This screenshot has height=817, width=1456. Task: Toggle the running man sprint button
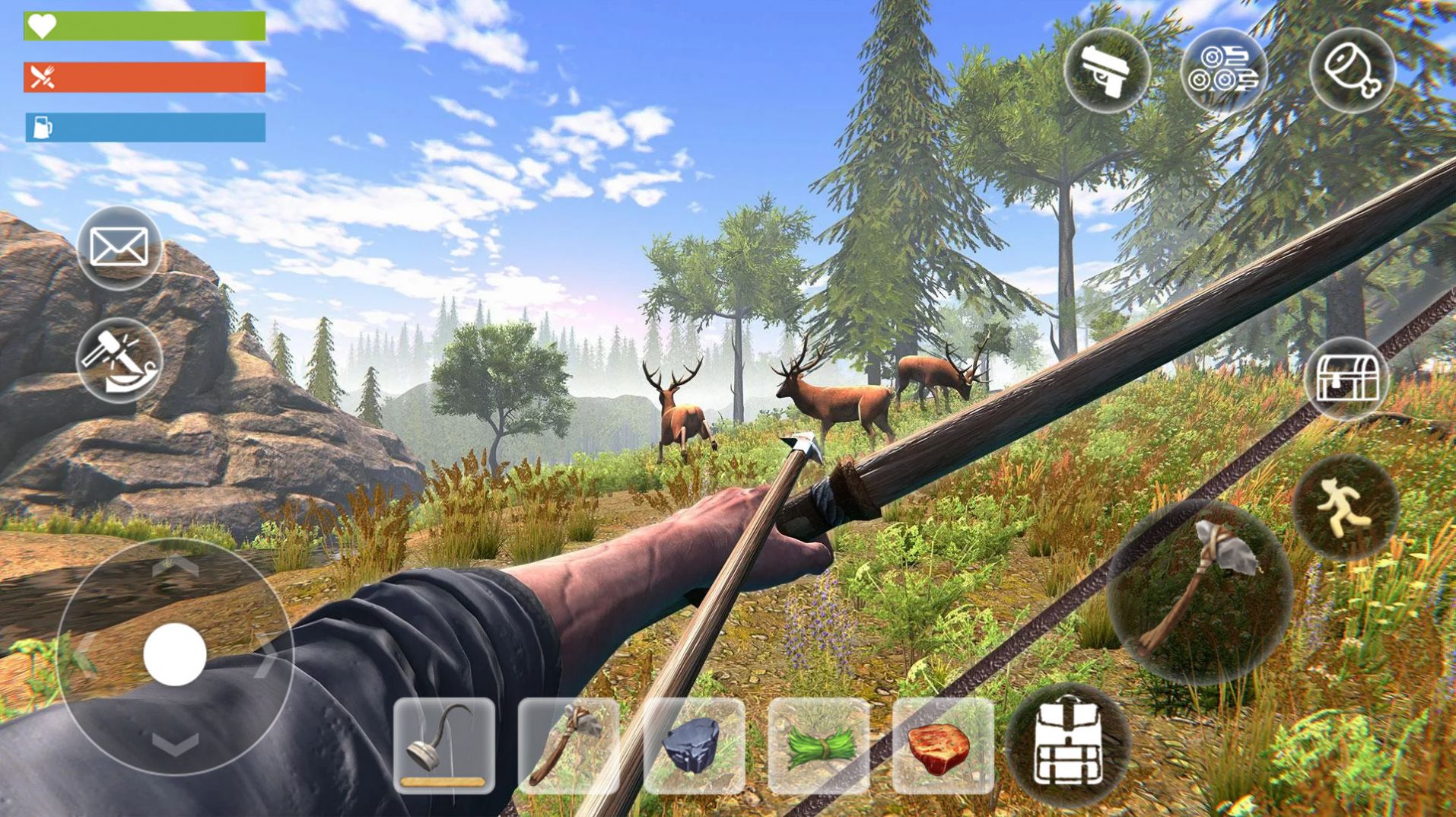coord(1345,507)
